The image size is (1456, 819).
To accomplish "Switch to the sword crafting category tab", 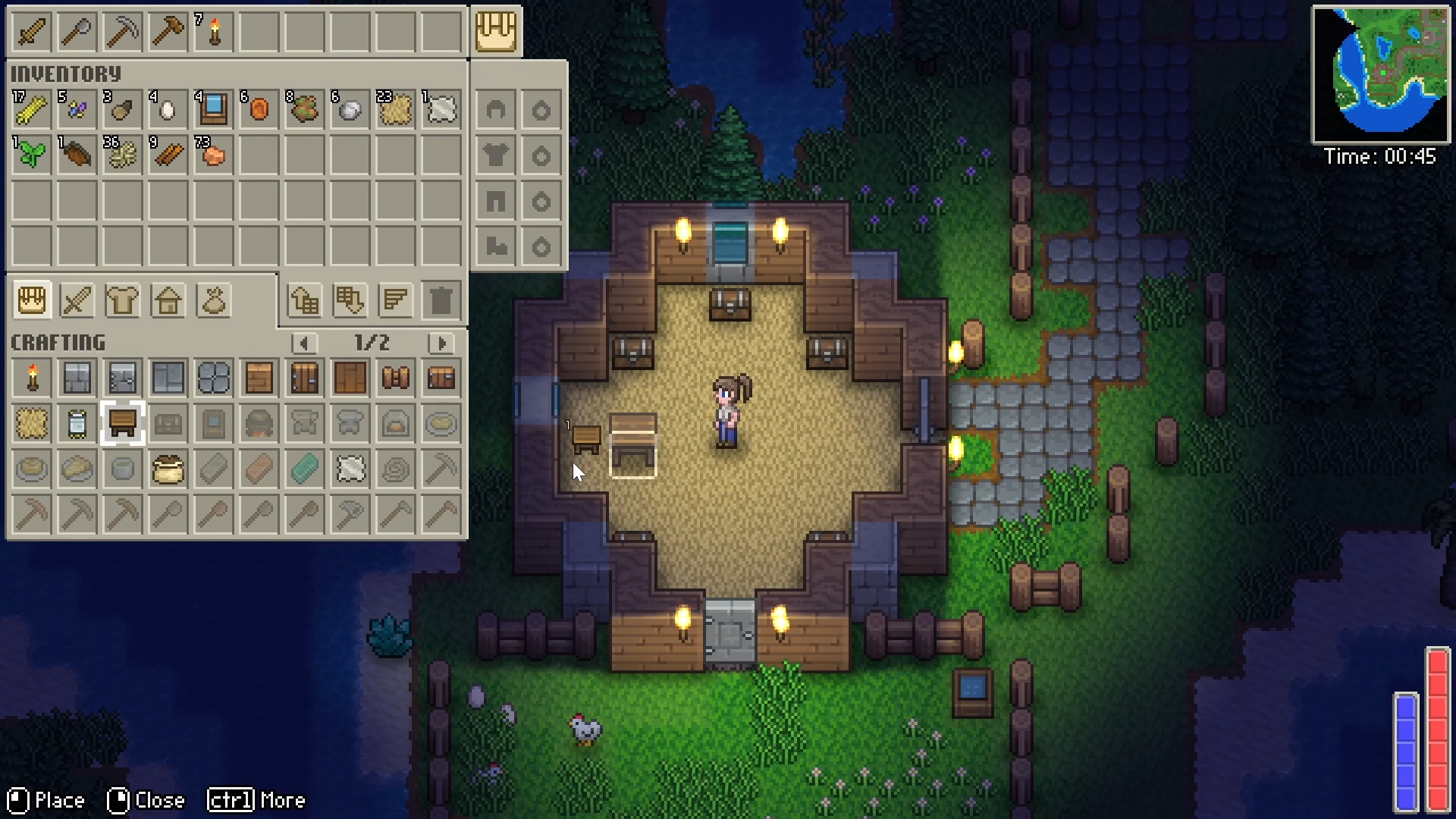I will [77, 301].
